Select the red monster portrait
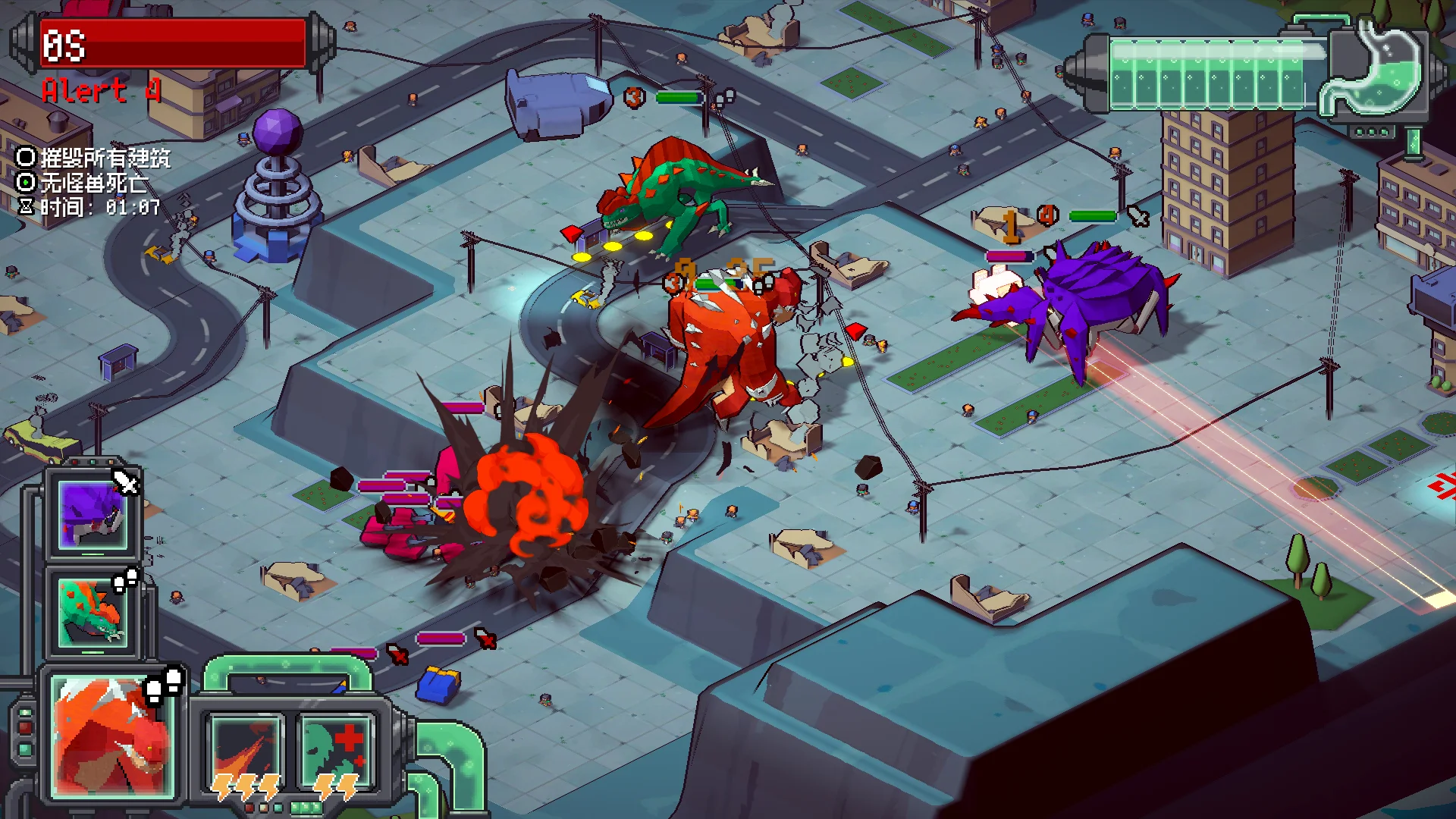Screen dimensions: 1456x819 113,737
